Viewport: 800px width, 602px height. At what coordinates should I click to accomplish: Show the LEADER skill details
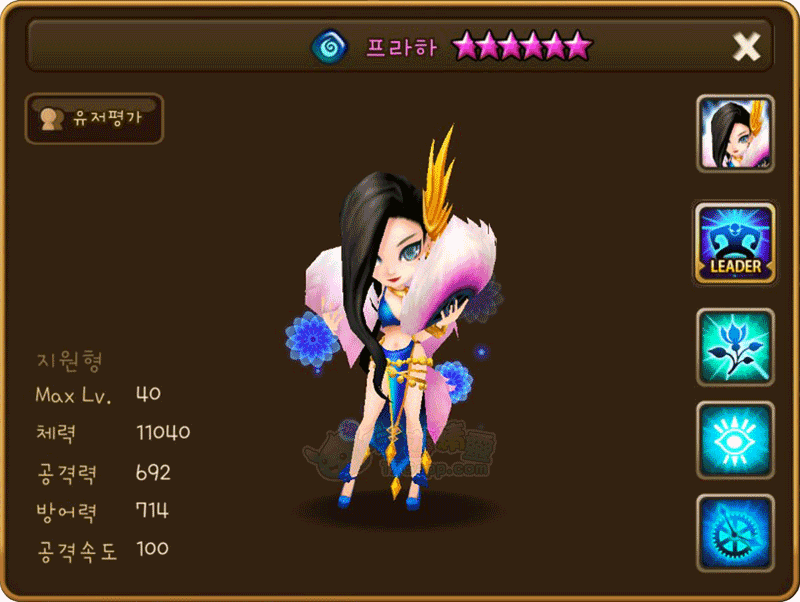tap(735, 243)
